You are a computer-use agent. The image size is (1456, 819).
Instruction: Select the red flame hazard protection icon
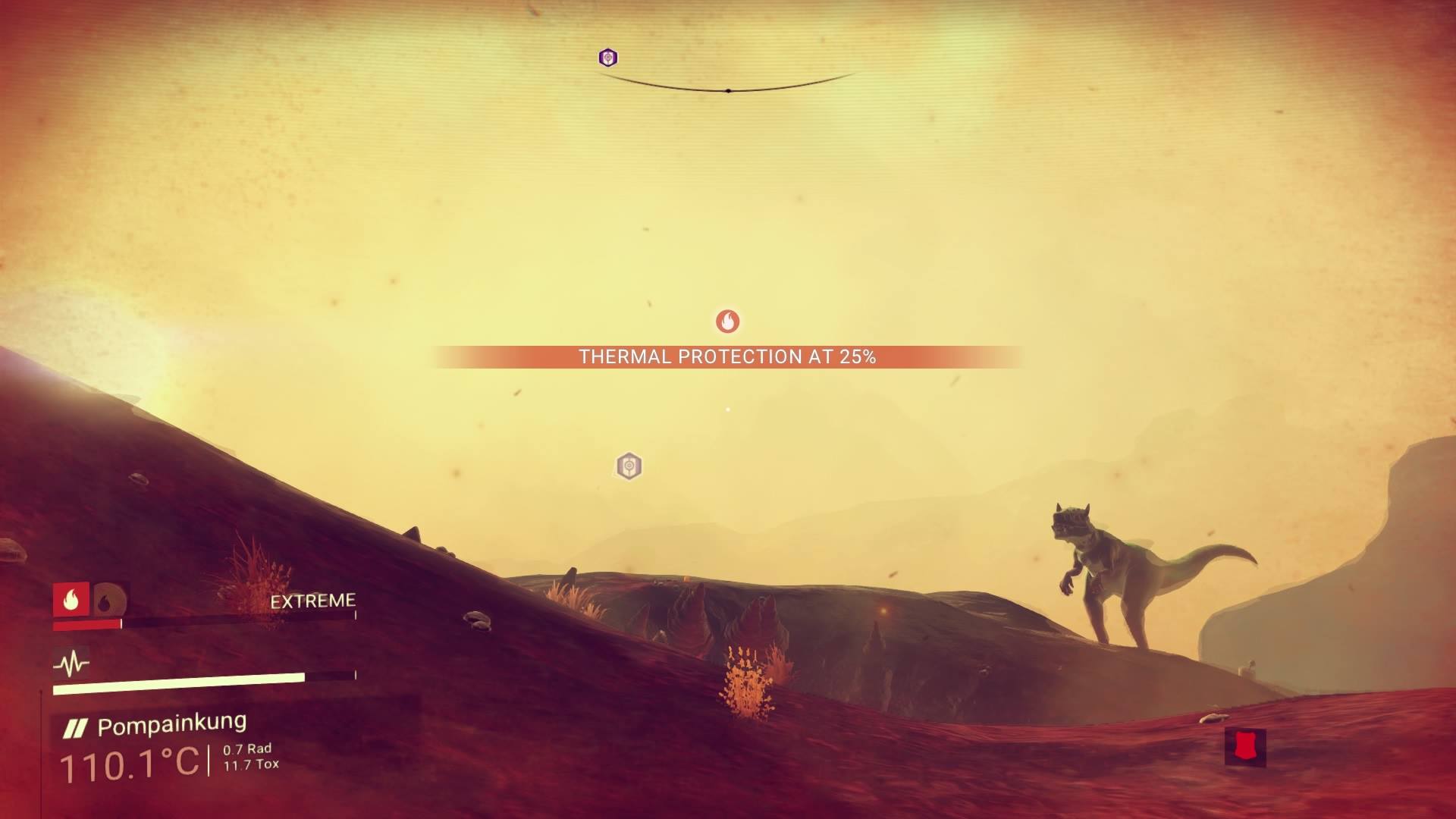coord(71,600)
